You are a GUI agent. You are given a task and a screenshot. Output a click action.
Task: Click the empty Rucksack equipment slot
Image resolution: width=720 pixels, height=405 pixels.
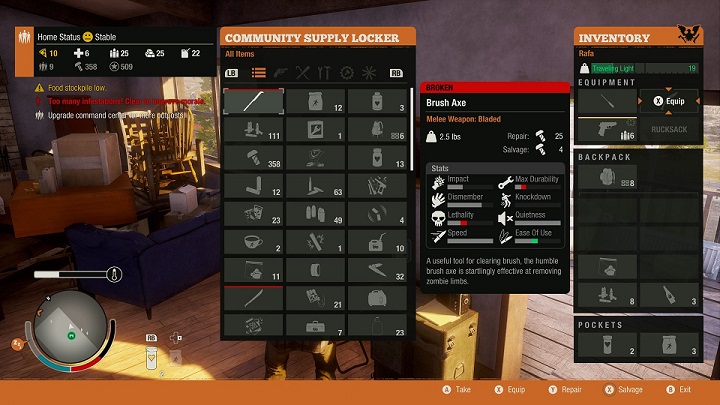[669, 129]
